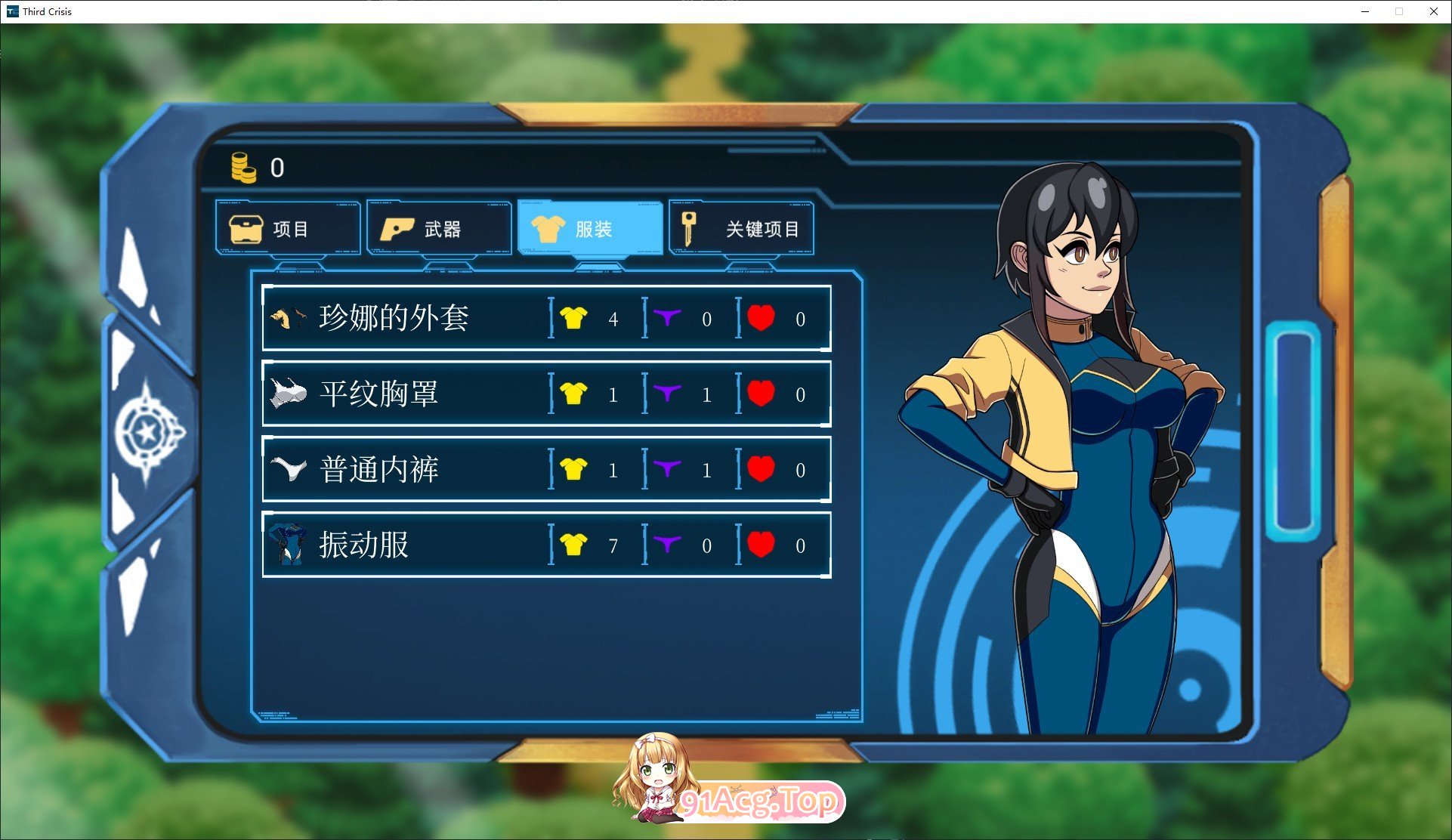Viewport: 1452px width, 840px height.
Task: Click the 振动服 suit item icon
Action: click(287, 544)
